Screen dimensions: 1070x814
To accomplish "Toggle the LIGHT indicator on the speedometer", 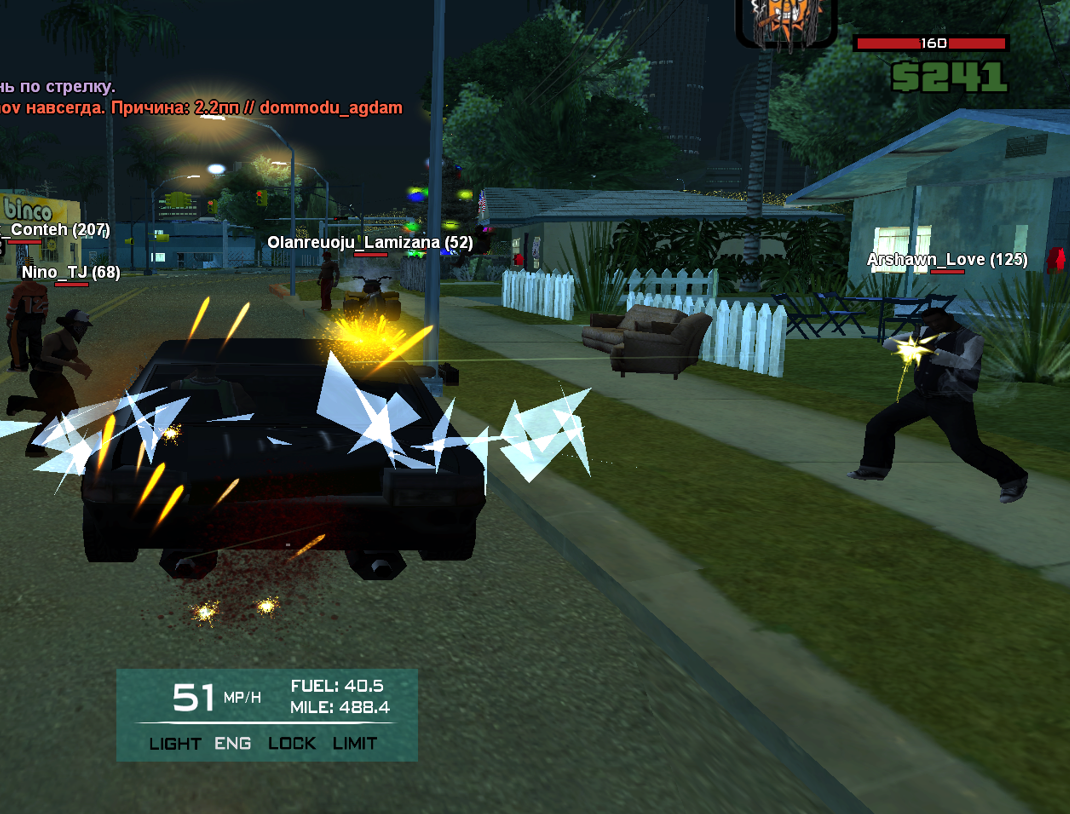I will coord(174,743).
